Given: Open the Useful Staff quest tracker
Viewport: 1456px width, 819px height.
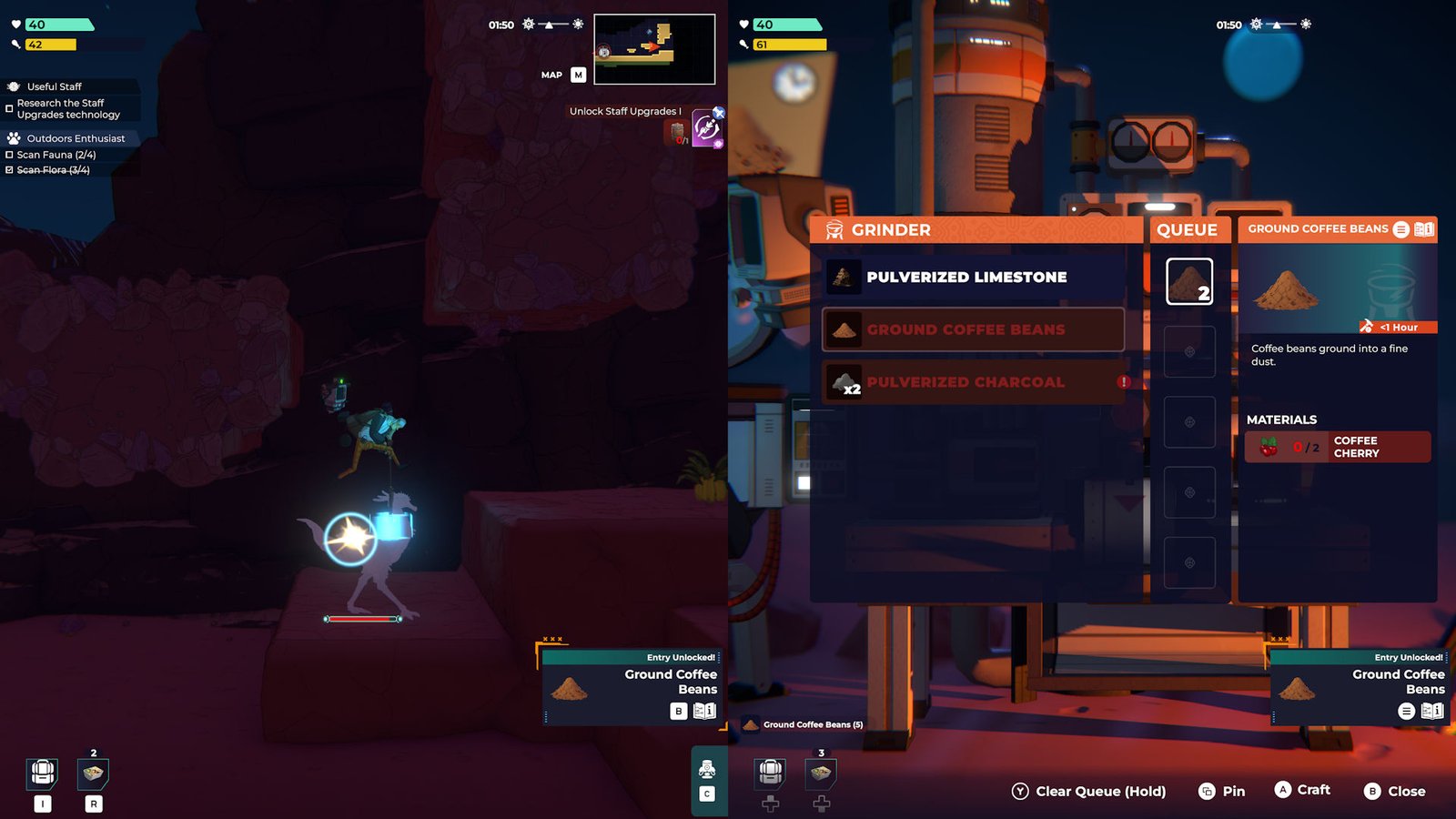Looking at the screenshot, I should (55, 86).
